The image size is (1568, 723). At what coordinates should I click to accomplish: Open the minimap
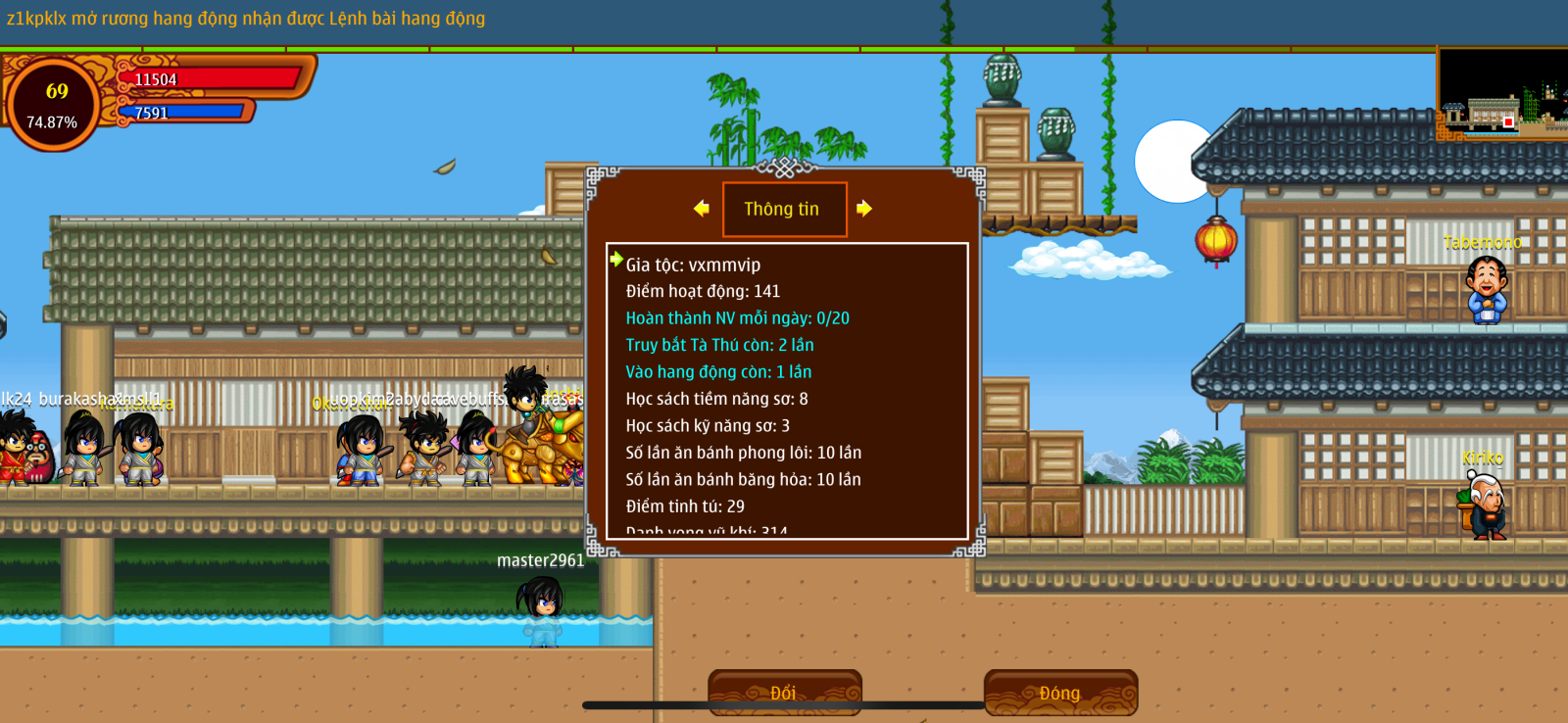[x=1500, y=94]
